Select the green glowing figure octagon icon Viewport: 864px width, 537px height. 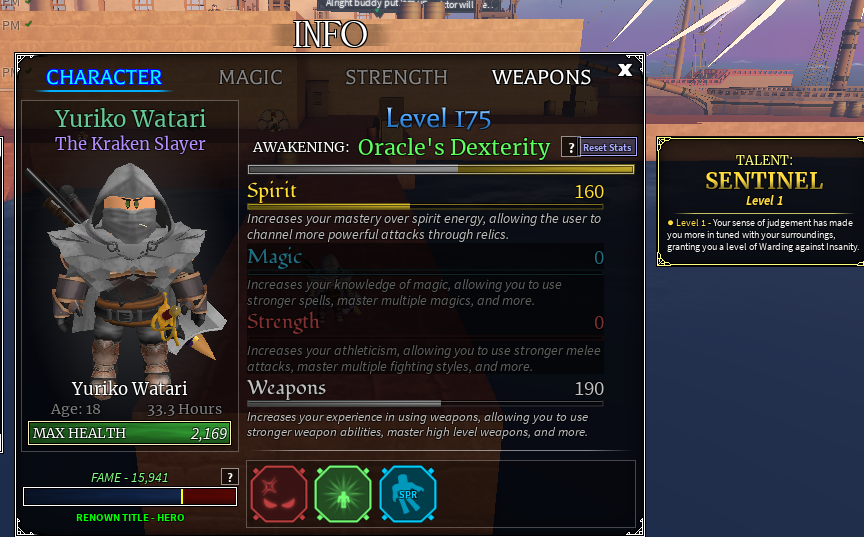pos(343,493)
